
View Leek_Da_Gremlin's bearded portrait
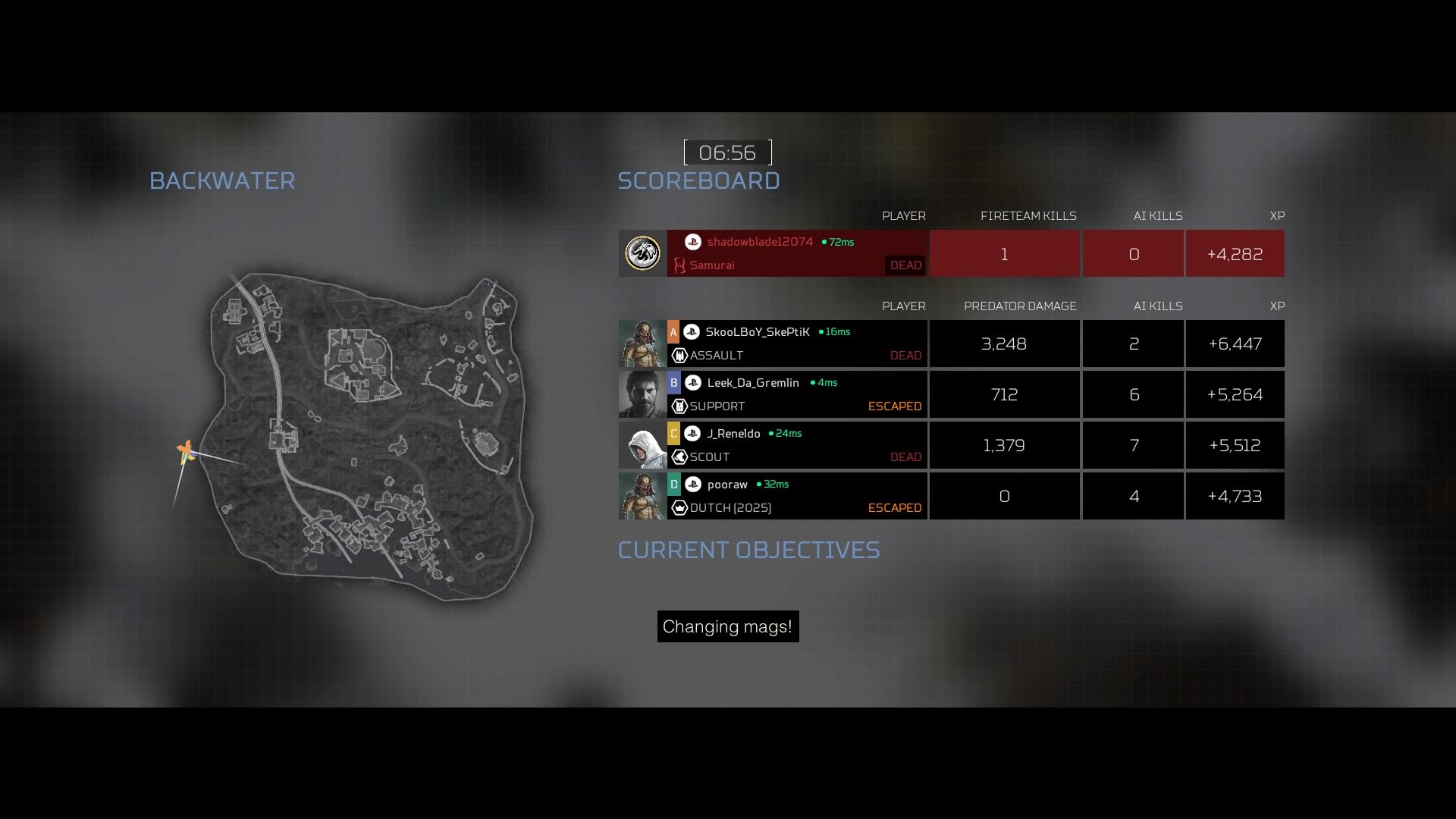pyautogui.click(x=642, y=394)
